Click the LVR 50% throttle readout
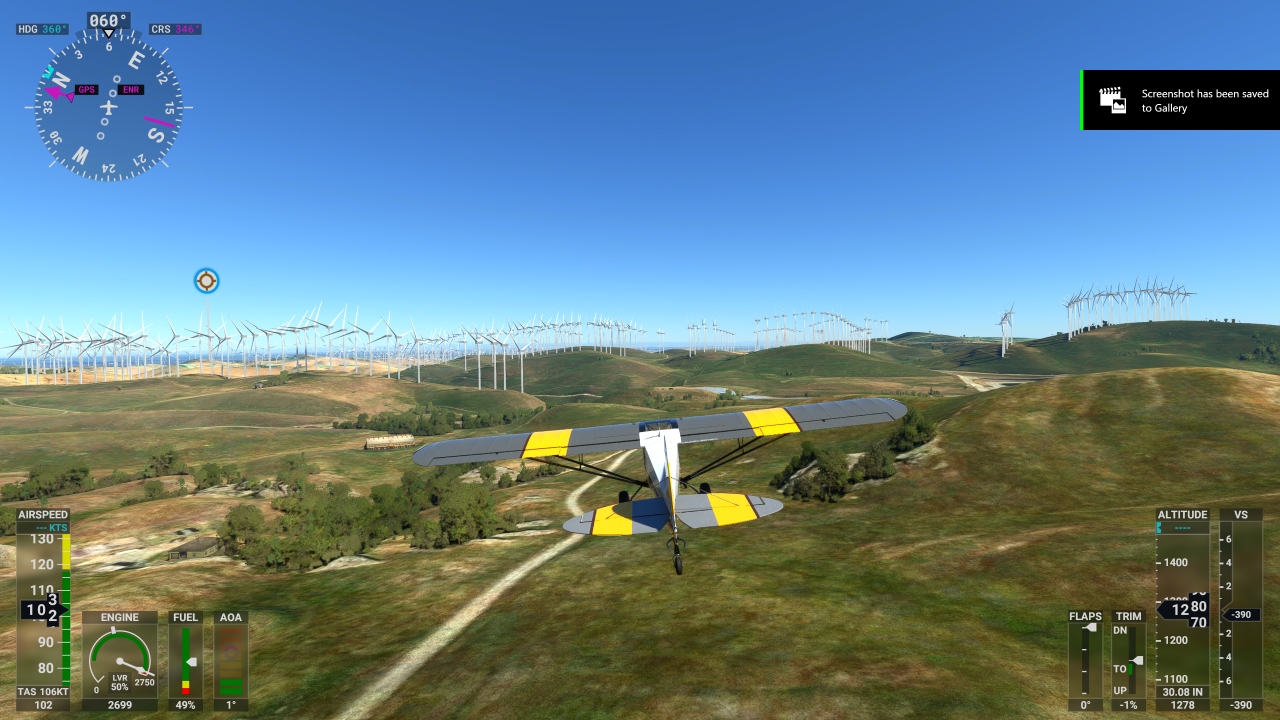1280x720 pixels. click(x=120, y=680)
